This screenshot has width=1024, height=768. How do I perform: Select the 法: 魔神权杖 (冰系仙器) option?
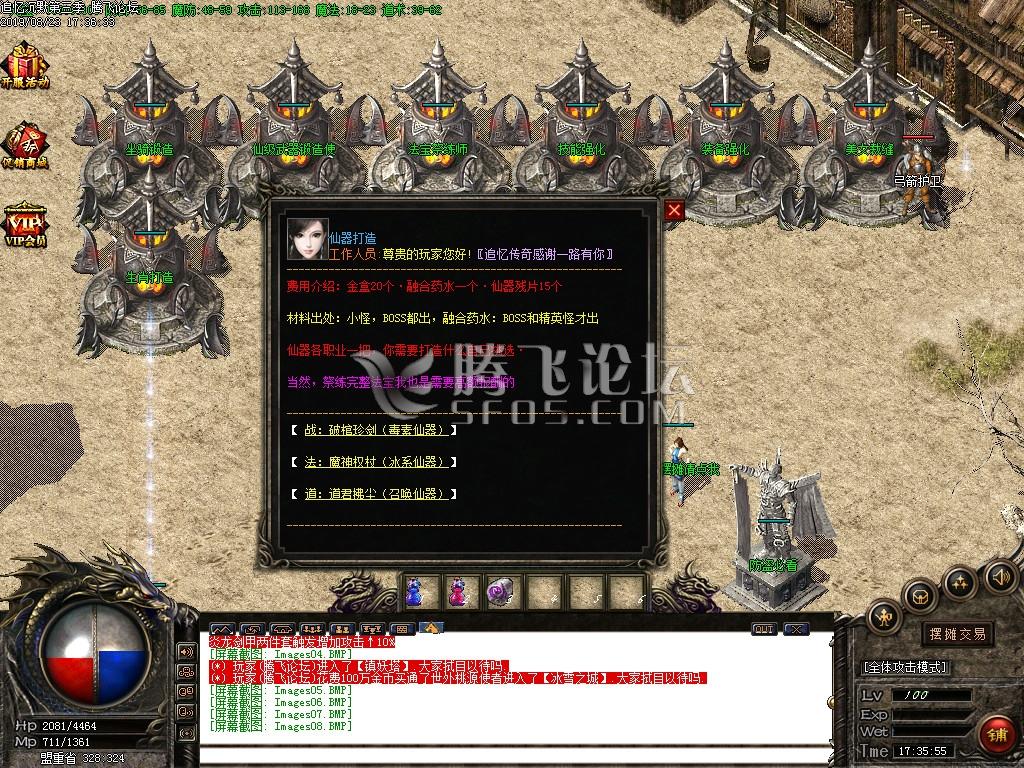[x=372, y=462]
